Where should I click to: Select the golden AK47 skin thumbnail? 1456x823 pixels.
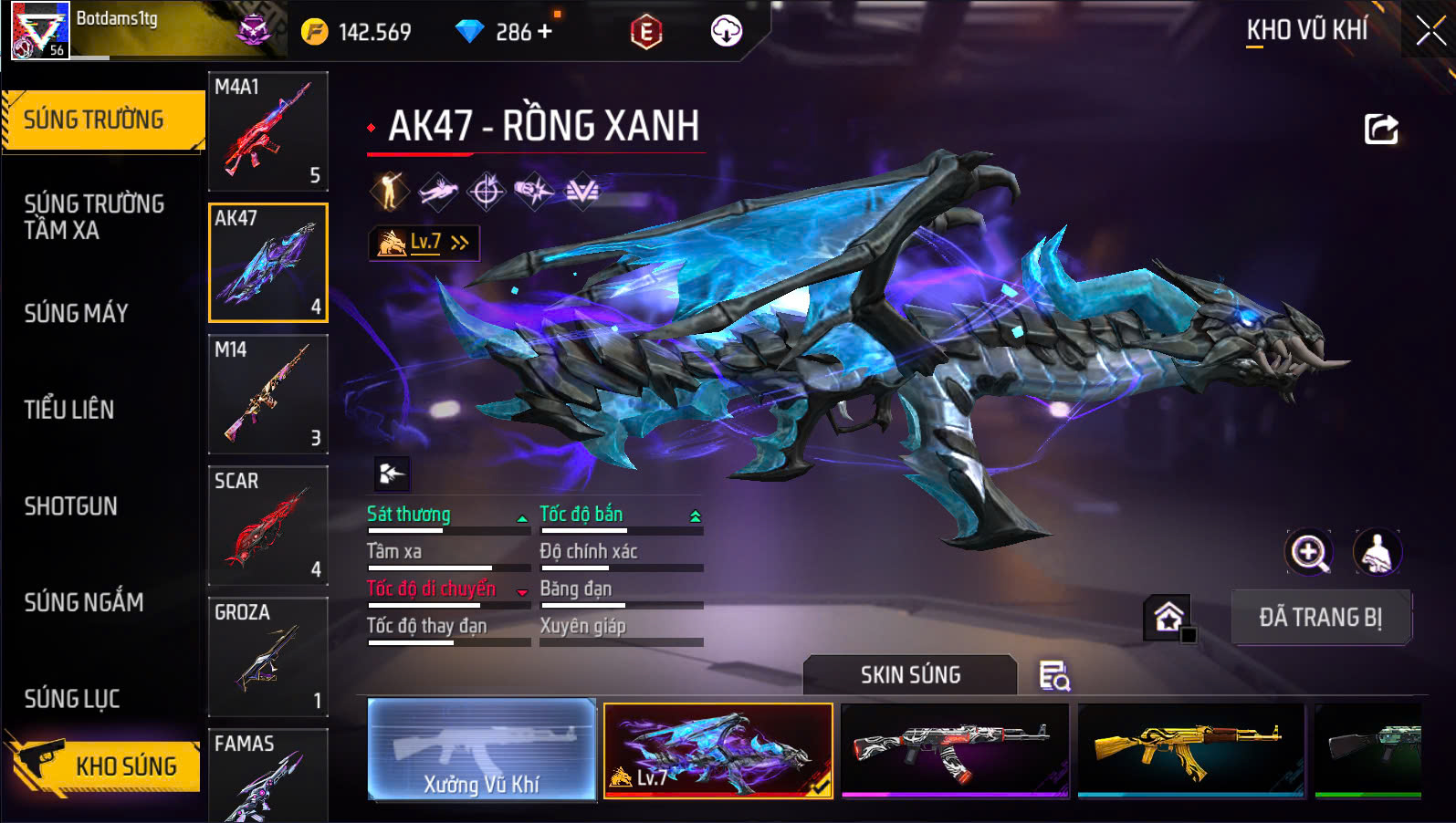coord(1191,750)
